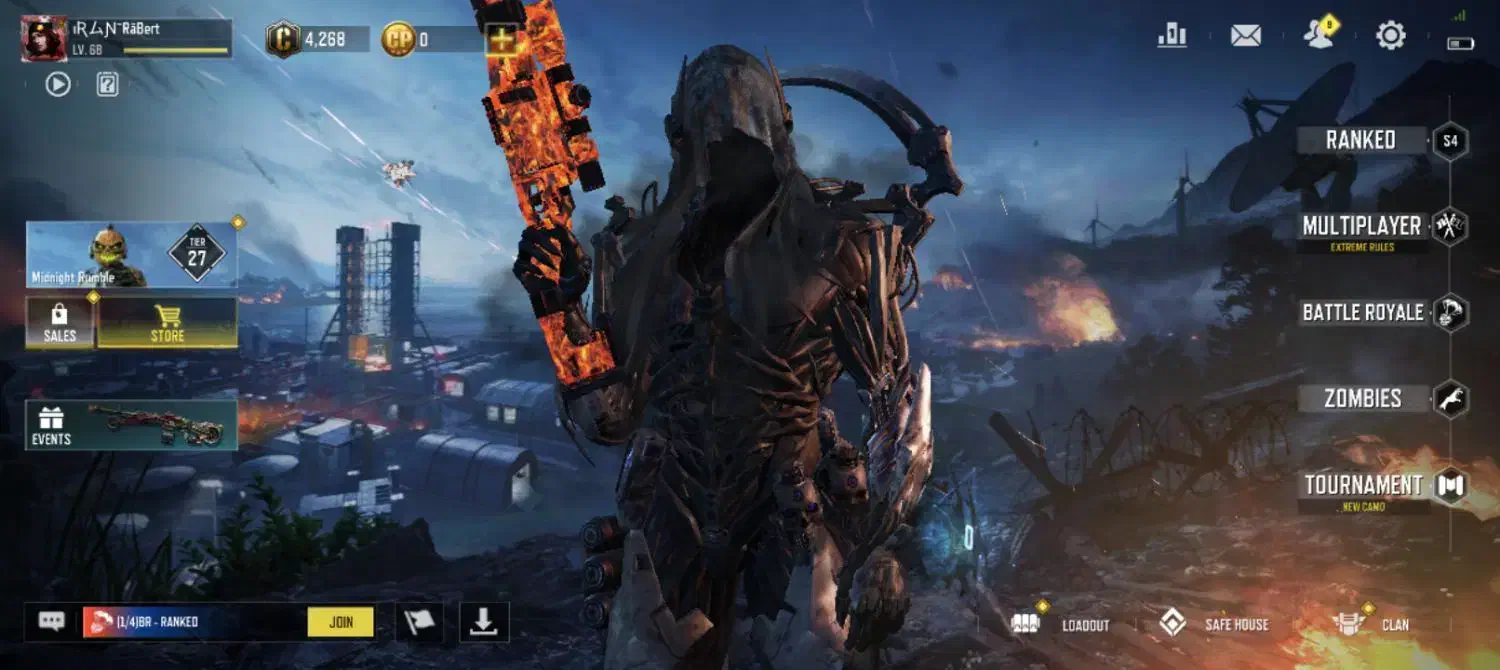The image size is (1500, 670).
Task: Open the download manager arrow icon
Action: (484, 622)
